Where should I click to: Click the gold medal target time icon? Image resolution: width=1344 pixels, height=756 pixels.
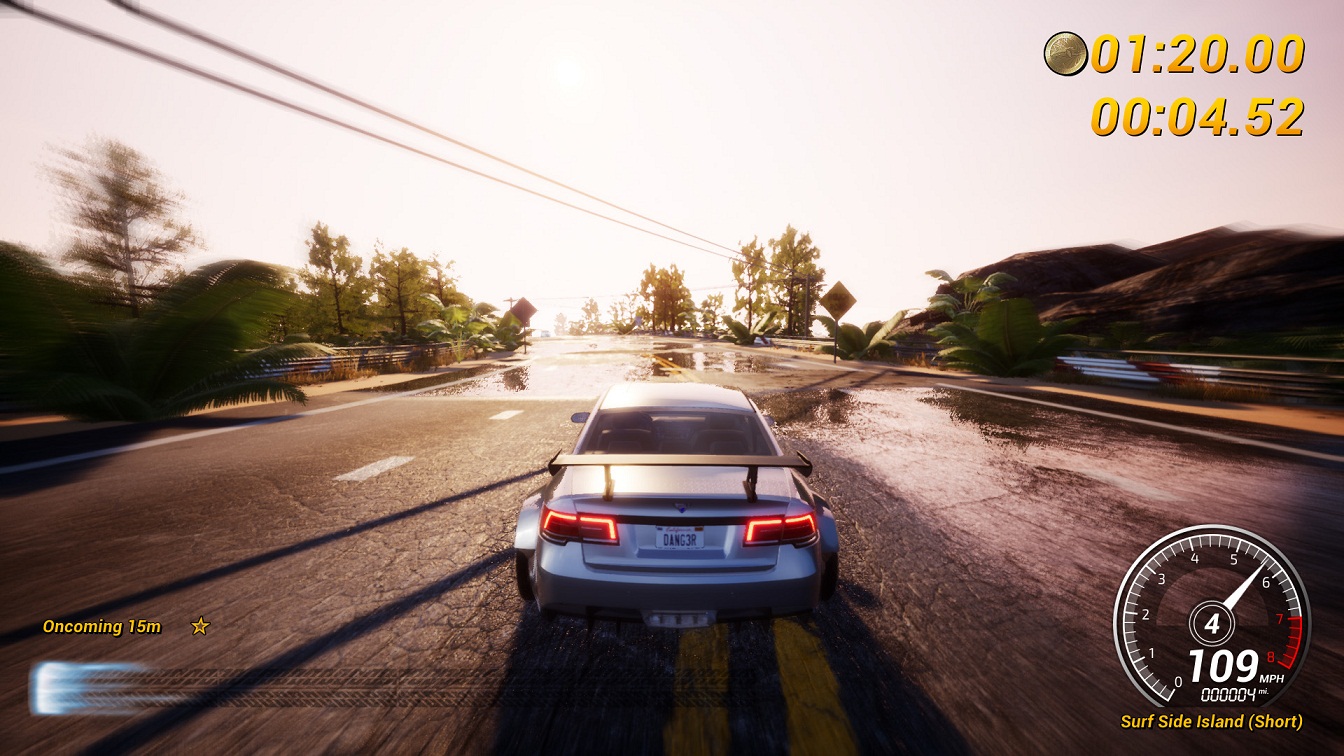1065,53
